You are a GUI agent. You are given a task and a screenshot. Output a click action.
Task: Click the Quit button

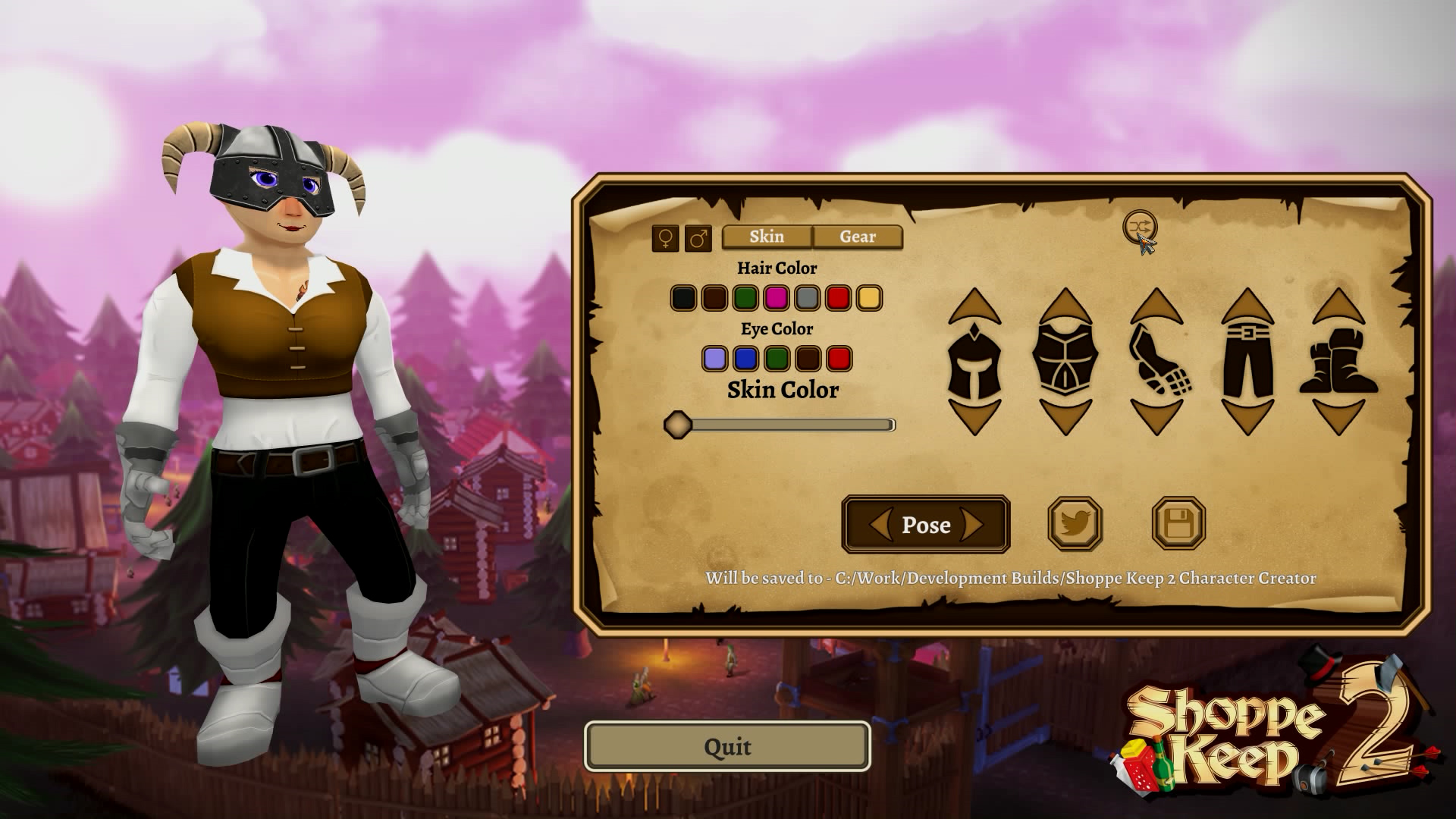point(726,747)
